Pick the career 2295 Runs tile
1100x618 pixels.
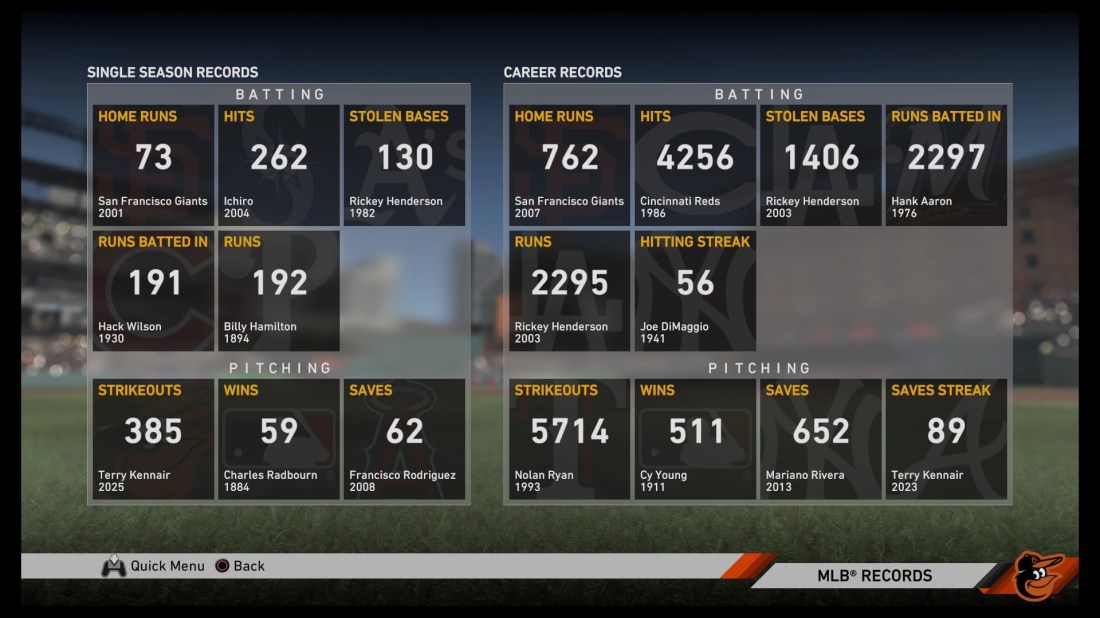click(x=570, y=291)
